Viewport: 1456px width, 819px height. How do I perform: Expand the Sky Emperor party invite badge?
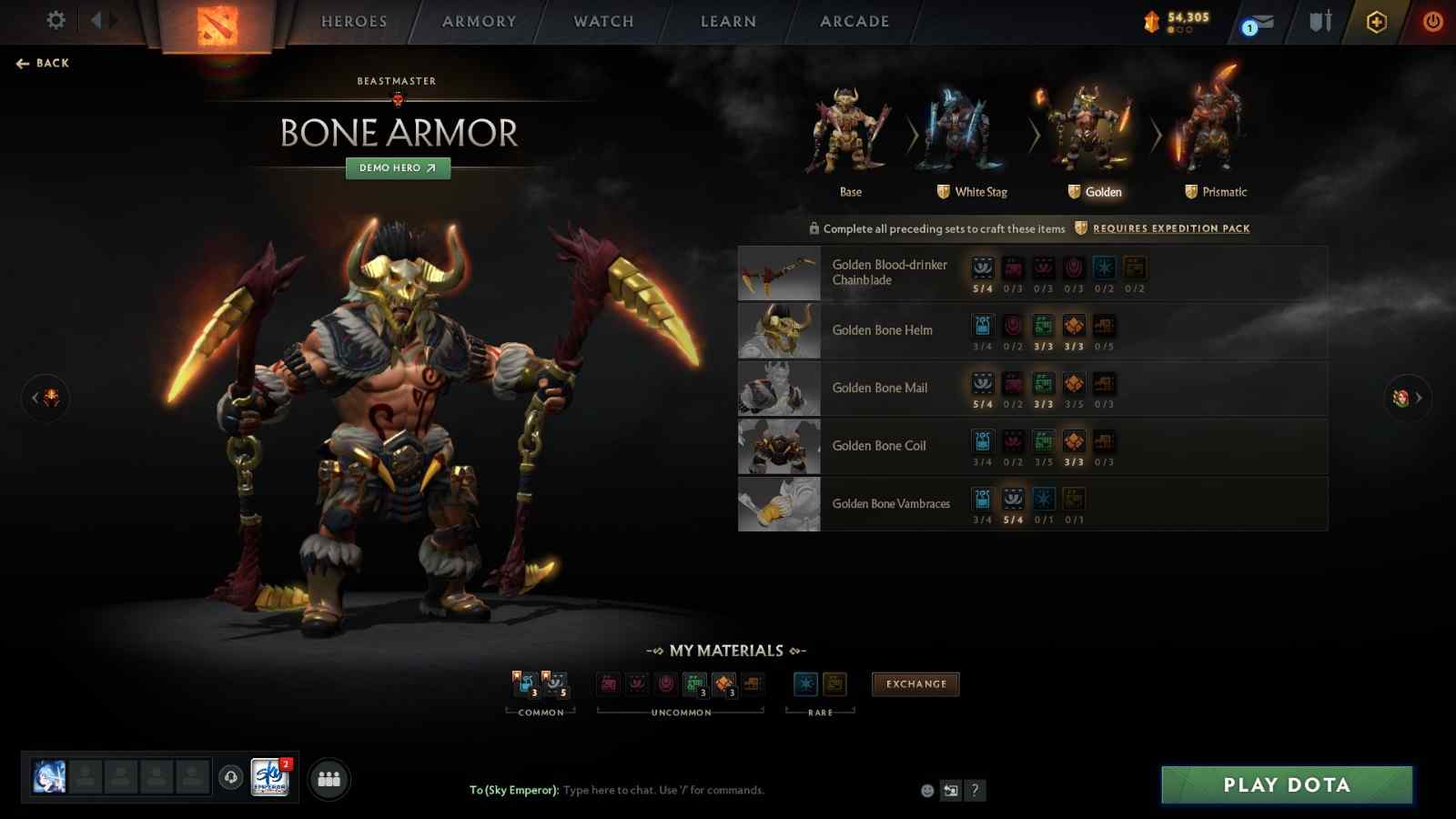[268, 778]
